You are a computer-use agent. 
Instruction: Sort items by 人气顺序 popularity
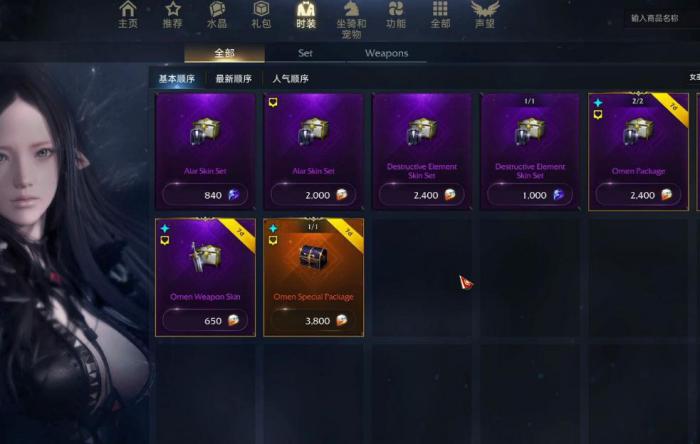(x=290, y=79)
